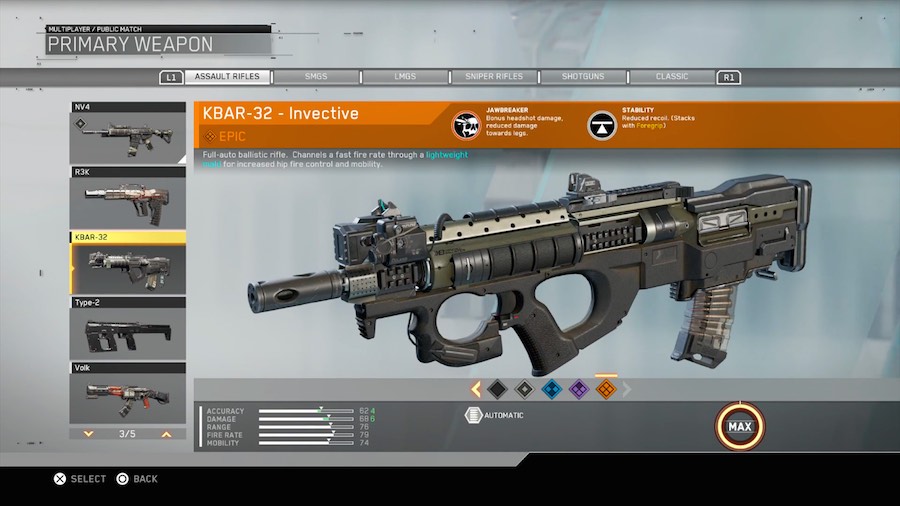Select the Assault Rifles tab
Screen dimensions: 900x506
coord(228,77)
